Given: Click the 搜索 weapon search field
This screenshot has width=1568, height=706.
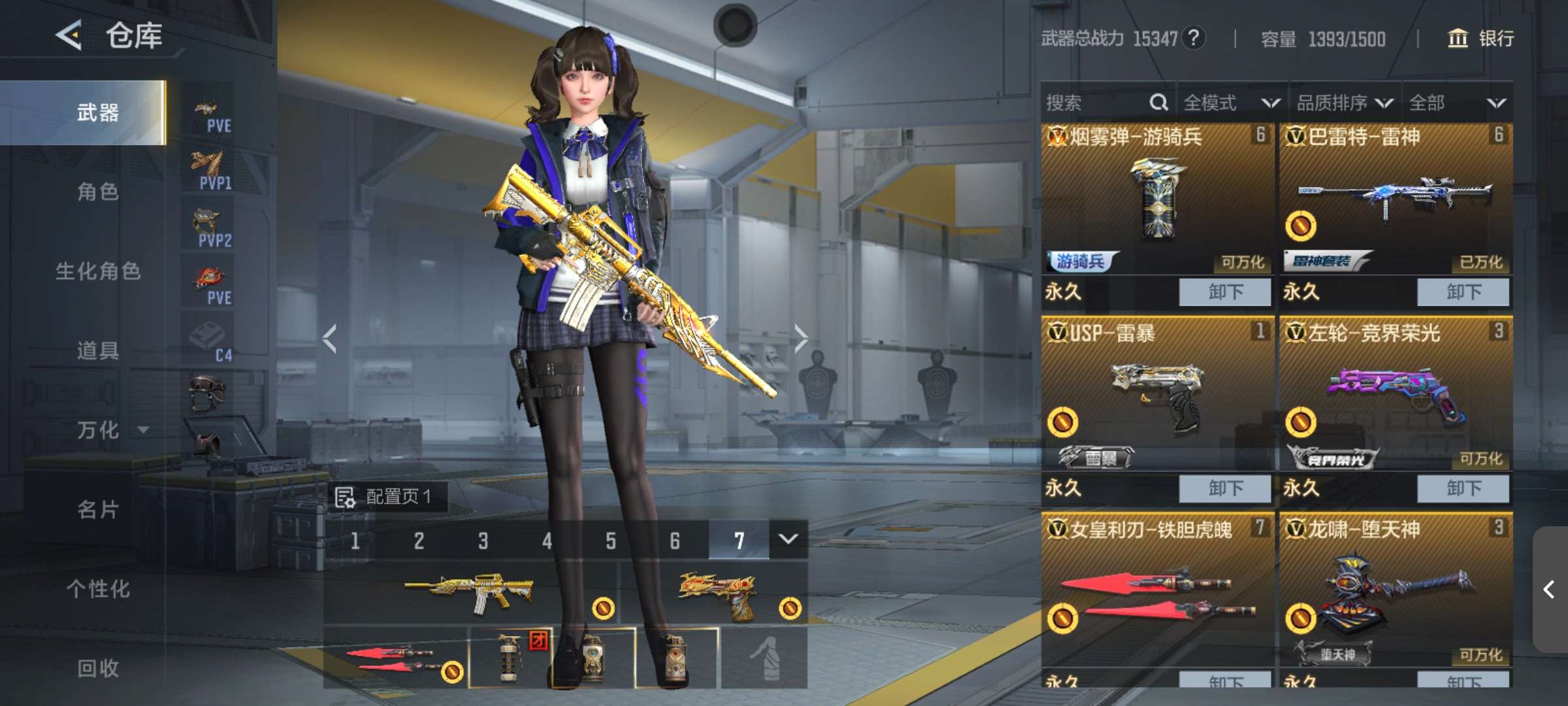Looking at the screenshot, I should pos(1098,103).
